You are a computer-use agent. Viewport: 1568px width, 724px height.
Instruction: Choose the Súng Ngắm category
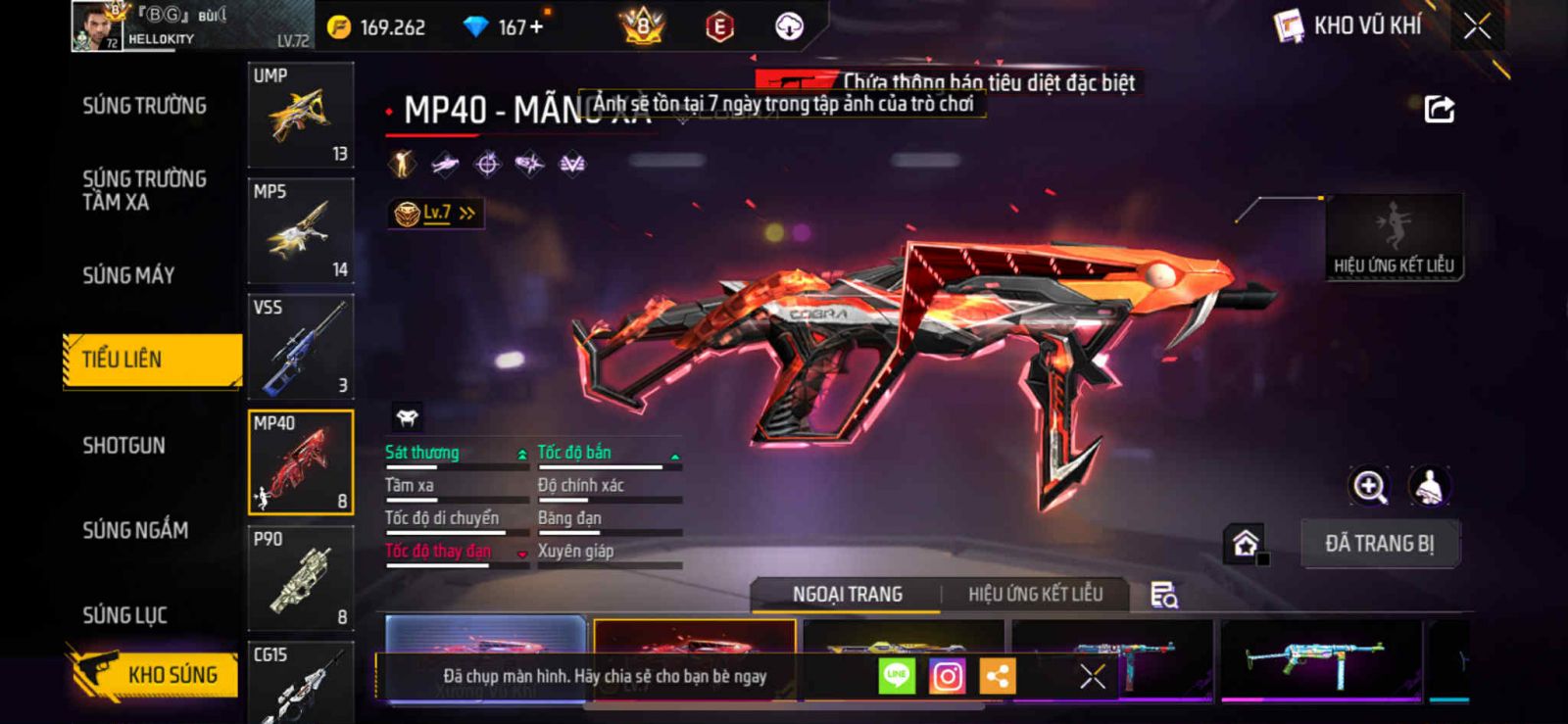[135, 530]
